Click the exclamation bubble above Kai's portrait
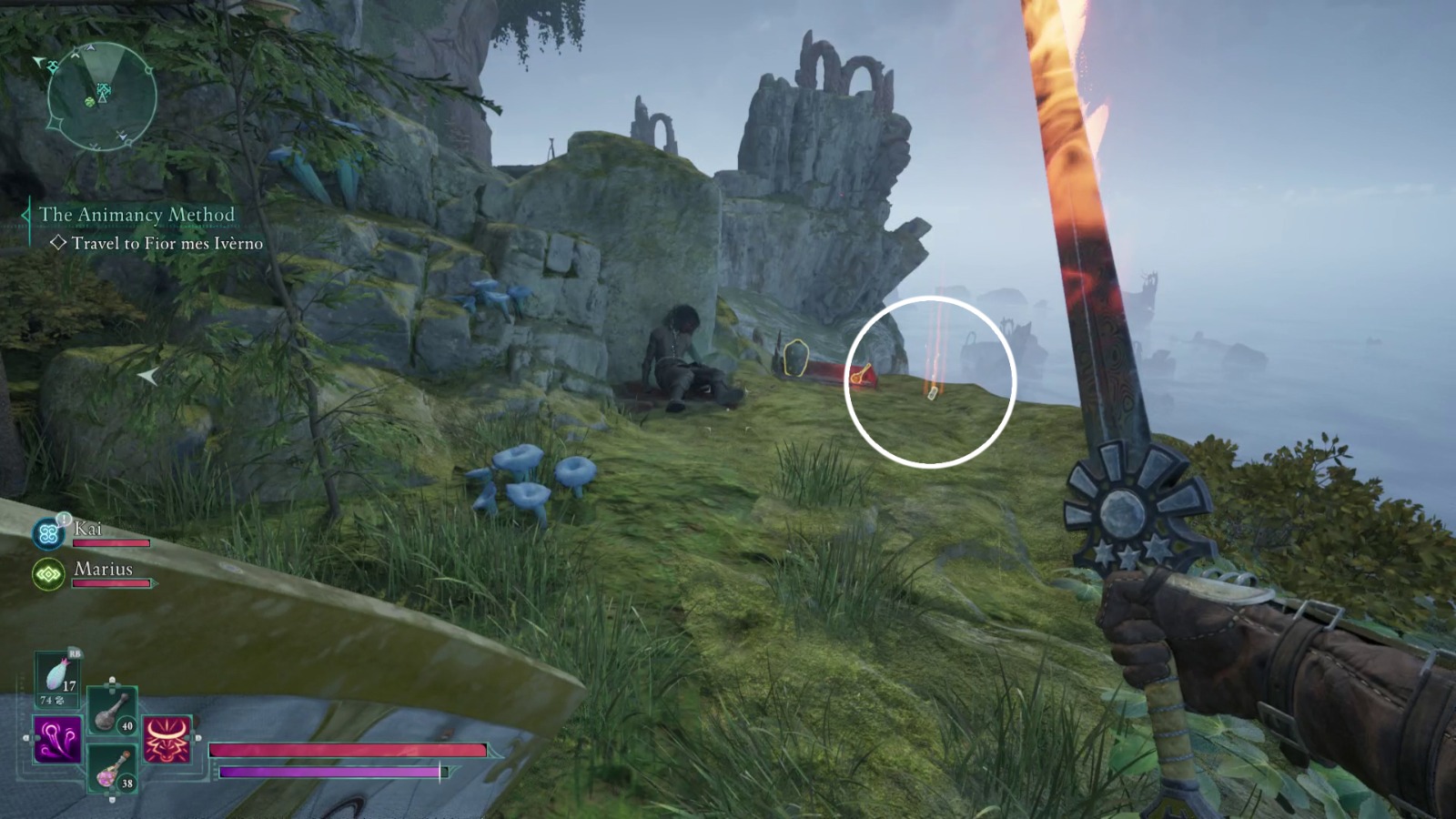 (x=64, y=518)
